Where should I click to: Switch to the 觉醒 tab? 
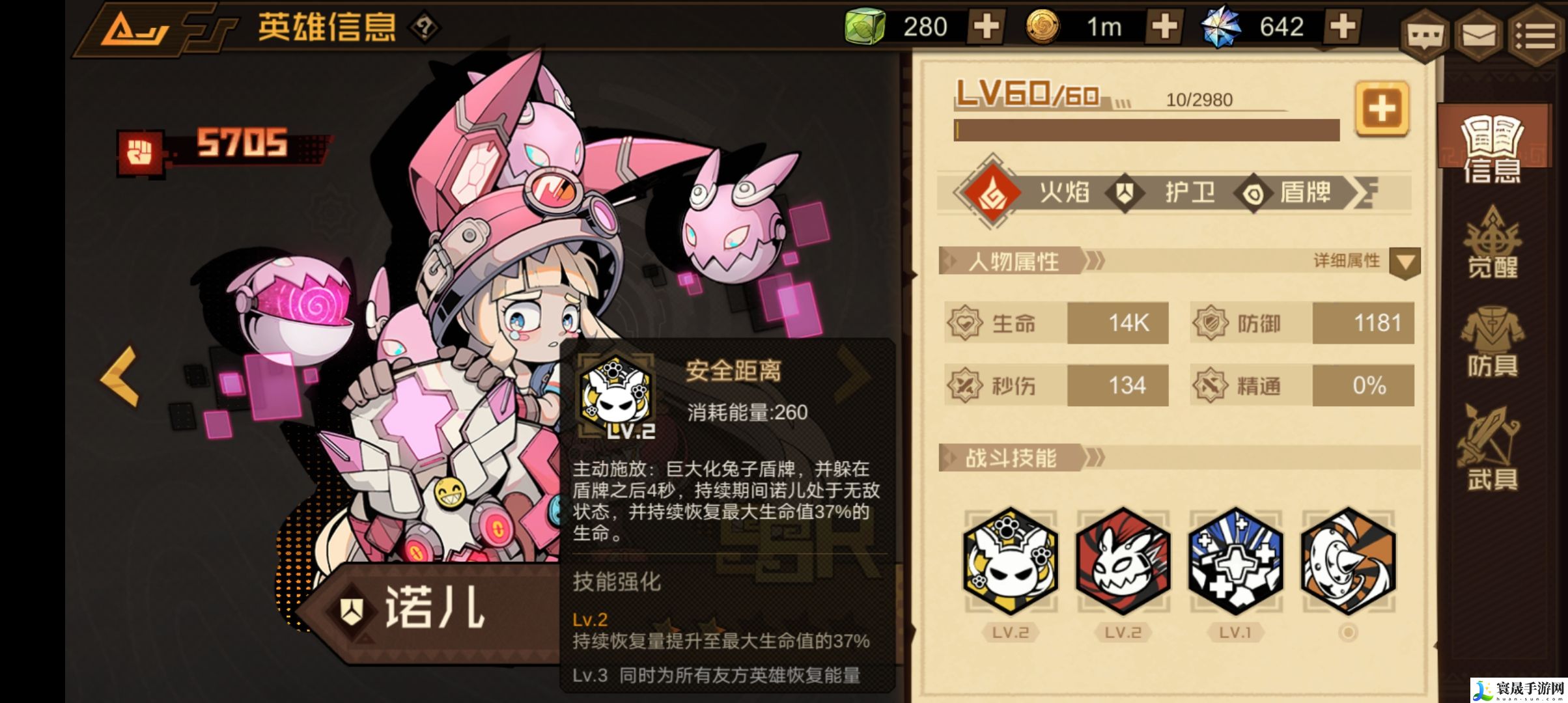coord(1492,244)
